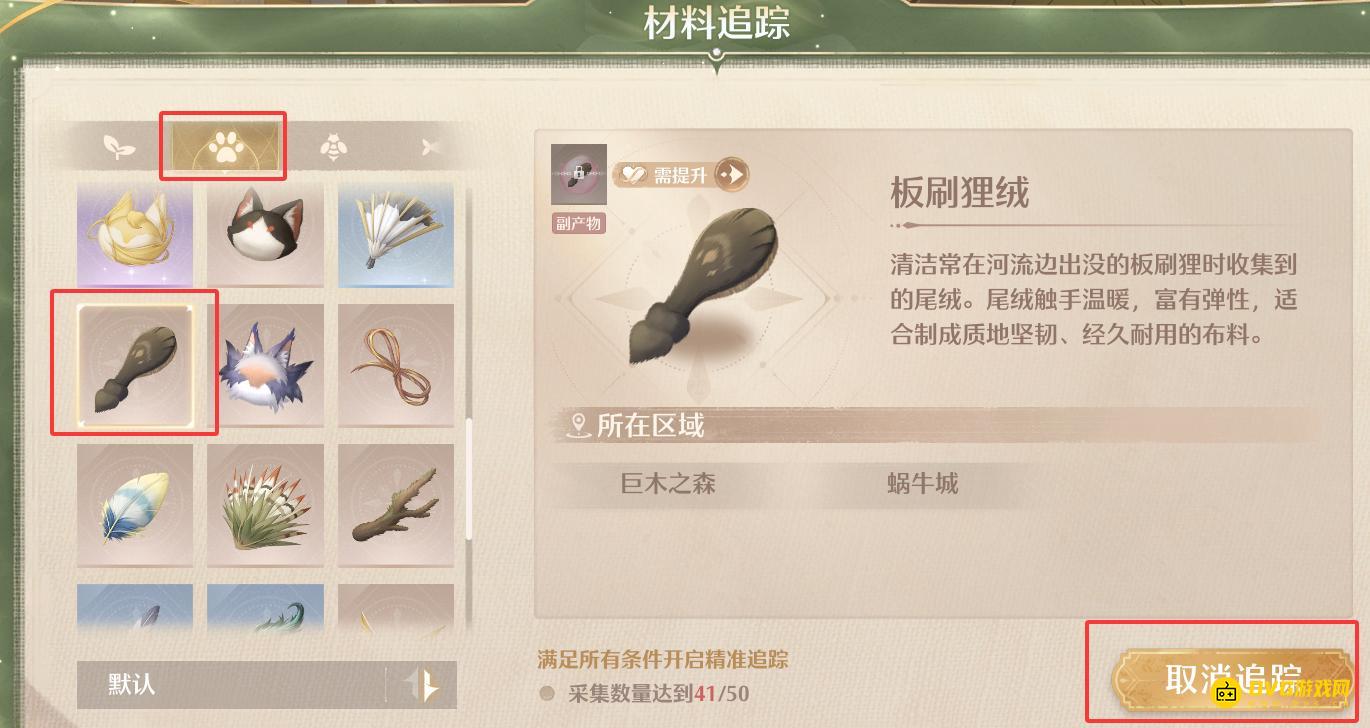Select the rope bow material thumbnail
The width and height of the screenshot is (1370, 728).
point(396,364)
